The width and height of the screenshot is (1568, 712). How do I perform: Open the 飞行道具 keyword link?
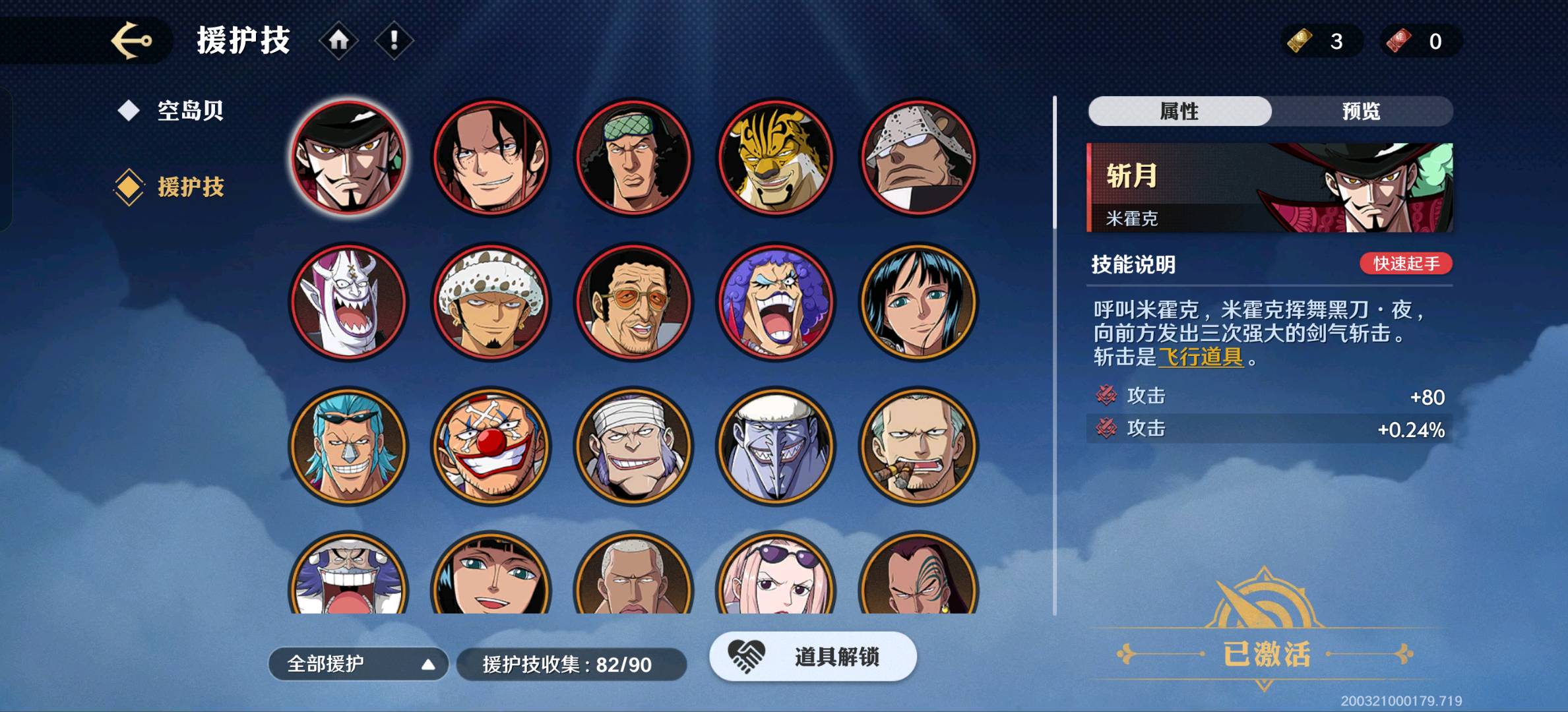tap(1201, 357)
